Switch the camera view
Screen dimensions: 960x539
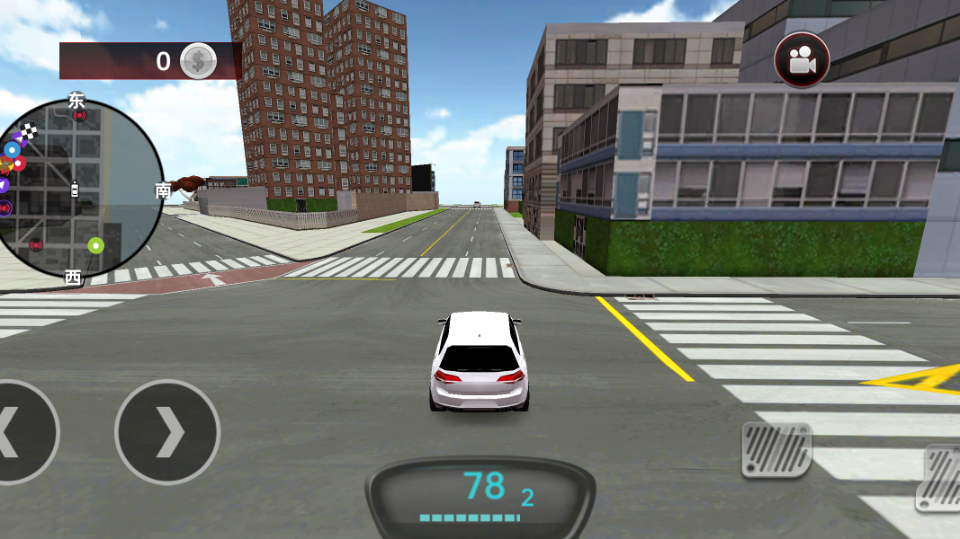pos(802,61)
